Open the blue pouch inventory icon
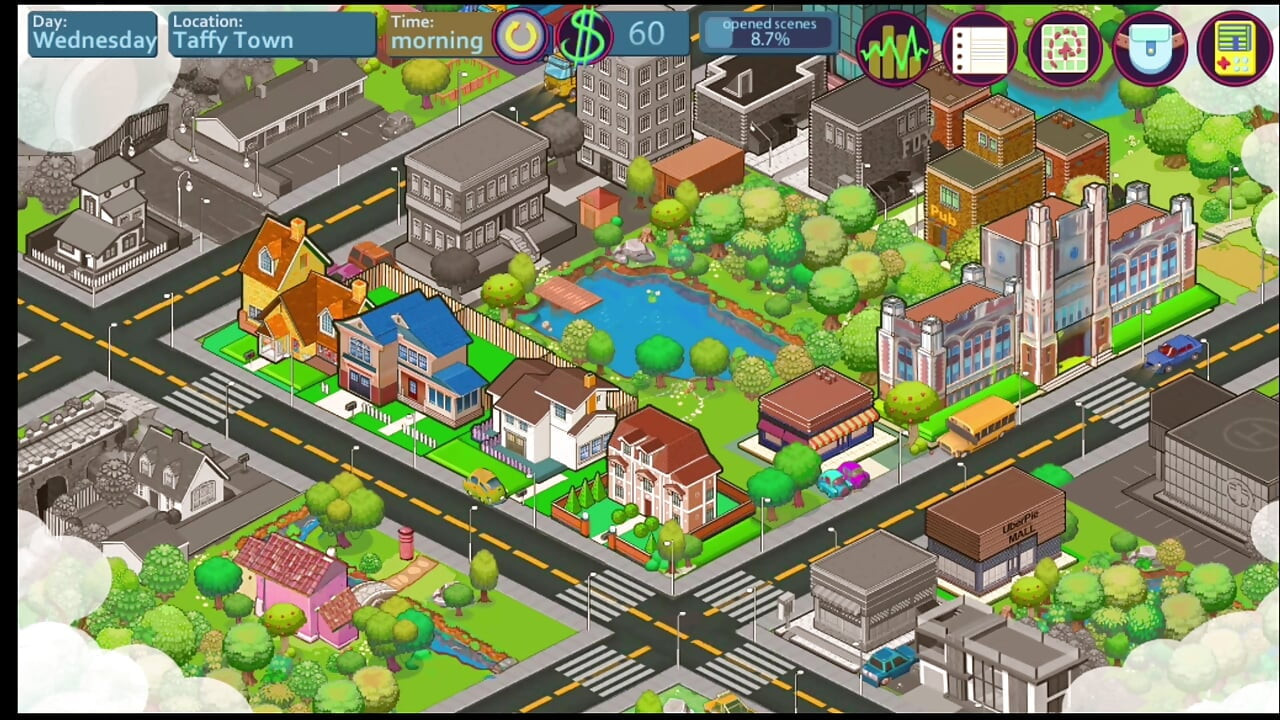The height and width of the screenshot is (720, 1280). pyautogui.click(x=1149, y=48)
